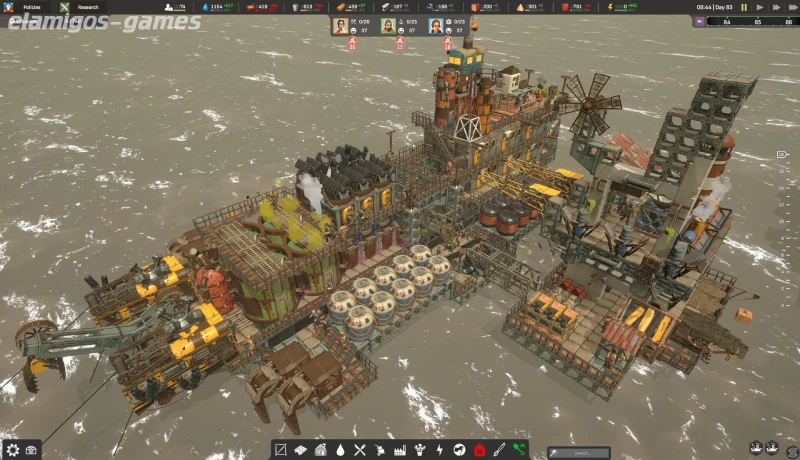800x460 pixels.
Task: Select the third character portrait
Action: (436, 25)
